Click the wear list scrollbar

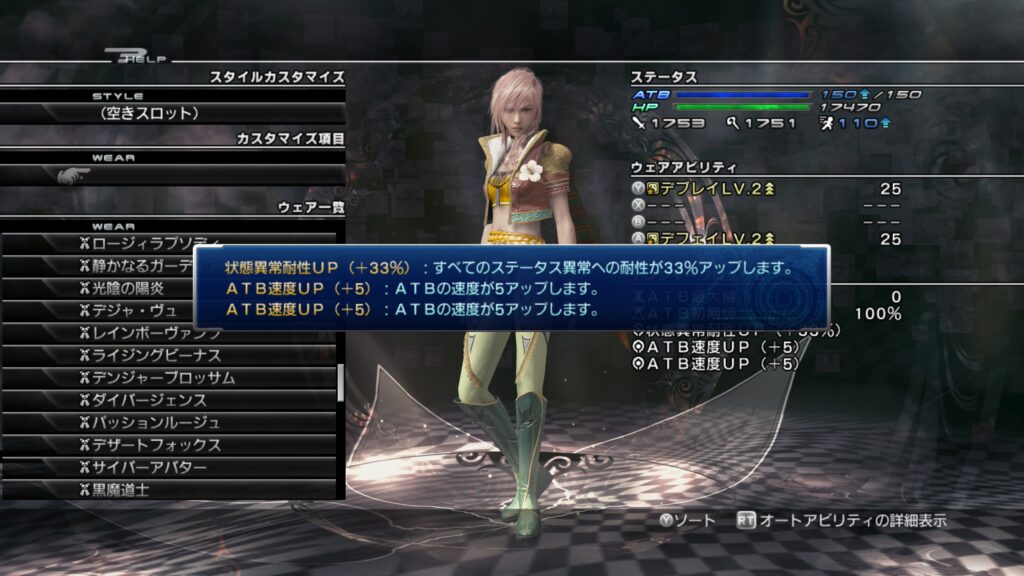[341, 381]
